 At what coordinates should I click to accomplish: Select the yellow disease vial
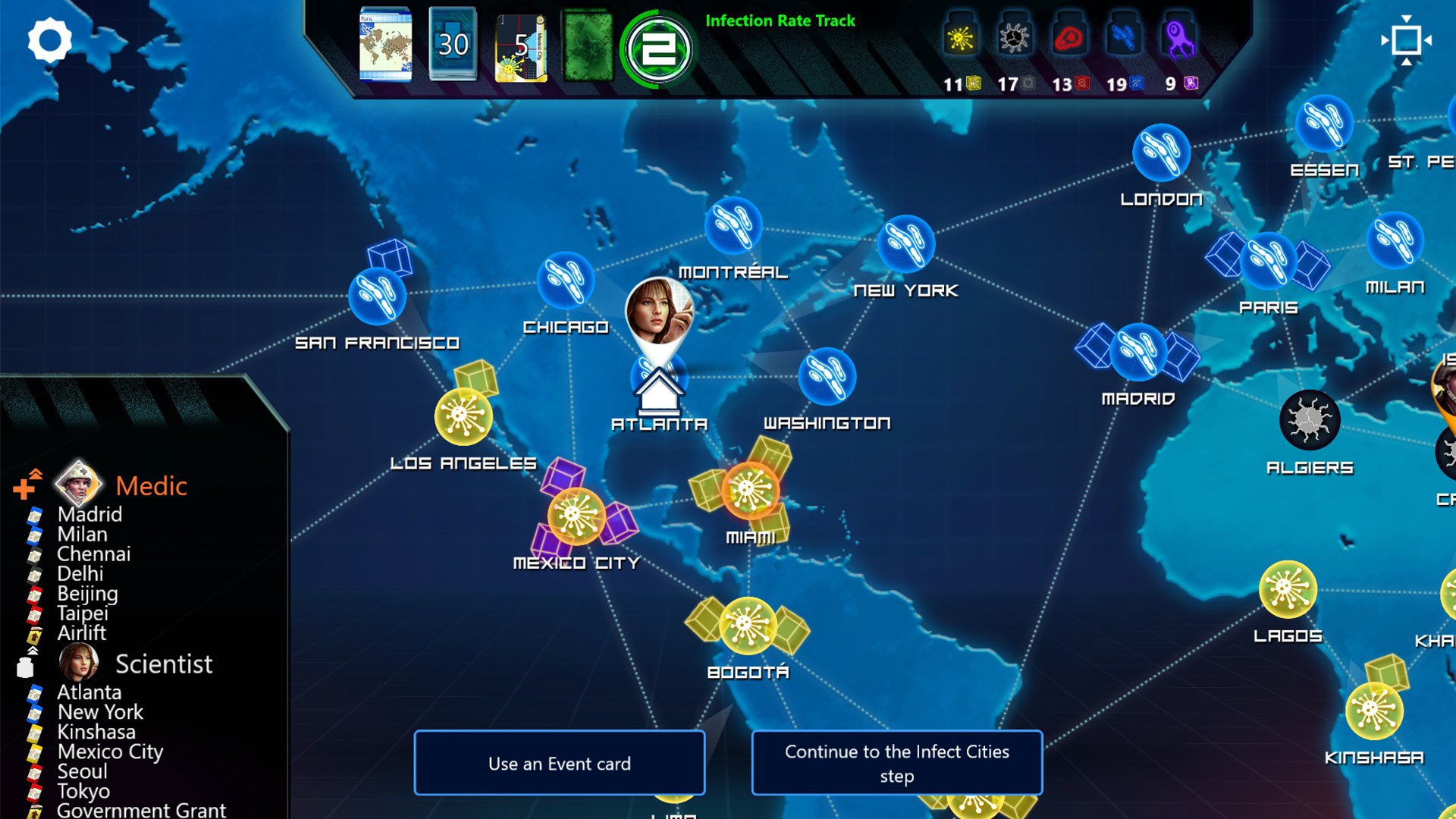[x=962, y=36]
